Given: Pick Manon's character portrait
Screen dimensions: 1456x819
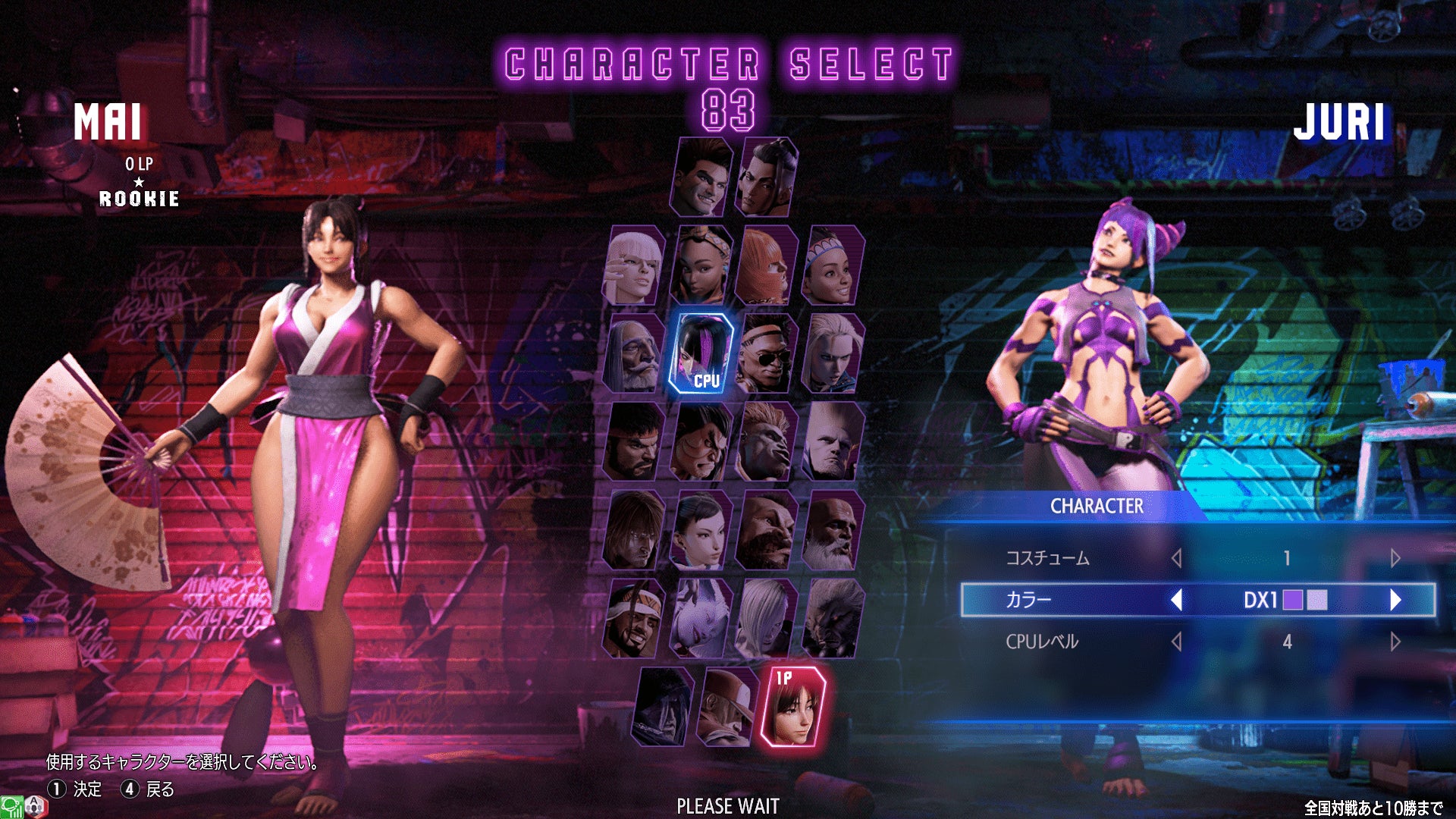Looking at the screenshot, I should [x=635, y=266].
